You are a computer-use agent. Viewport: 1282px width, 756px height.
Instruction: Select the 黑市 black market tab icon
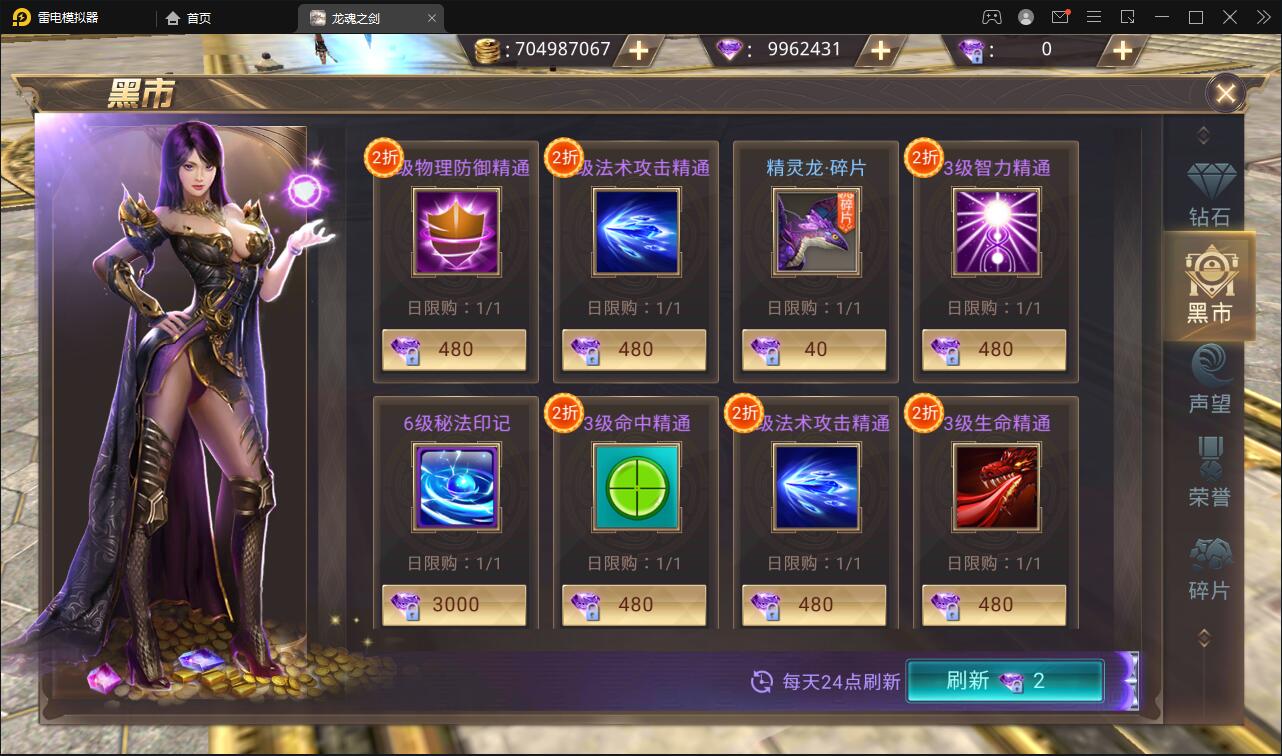(x=1207, y=285)
